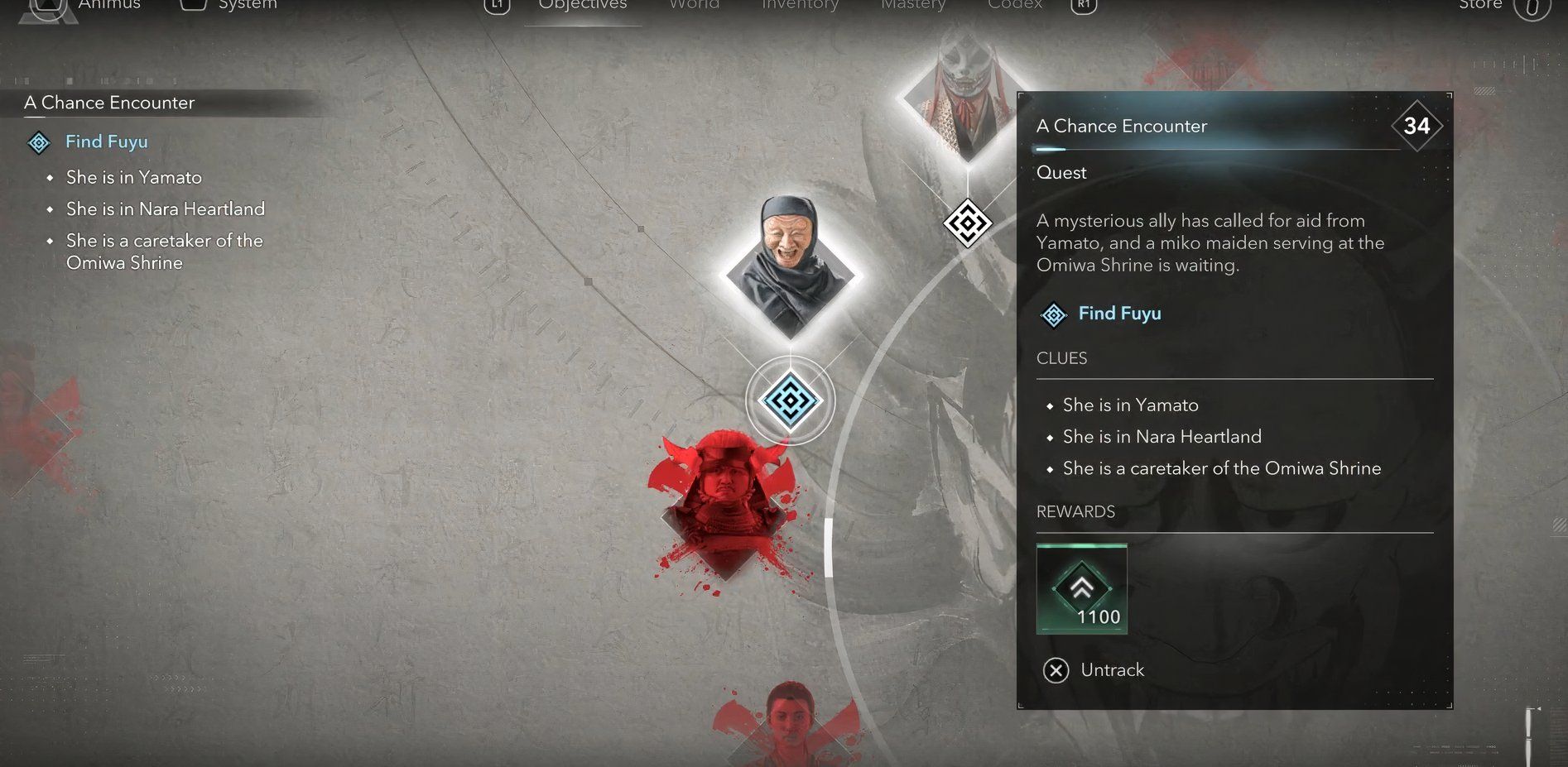The width and height of the screenshot is (1568, 767).
Task: Show the Codex tab
Action: [1014, 6]
